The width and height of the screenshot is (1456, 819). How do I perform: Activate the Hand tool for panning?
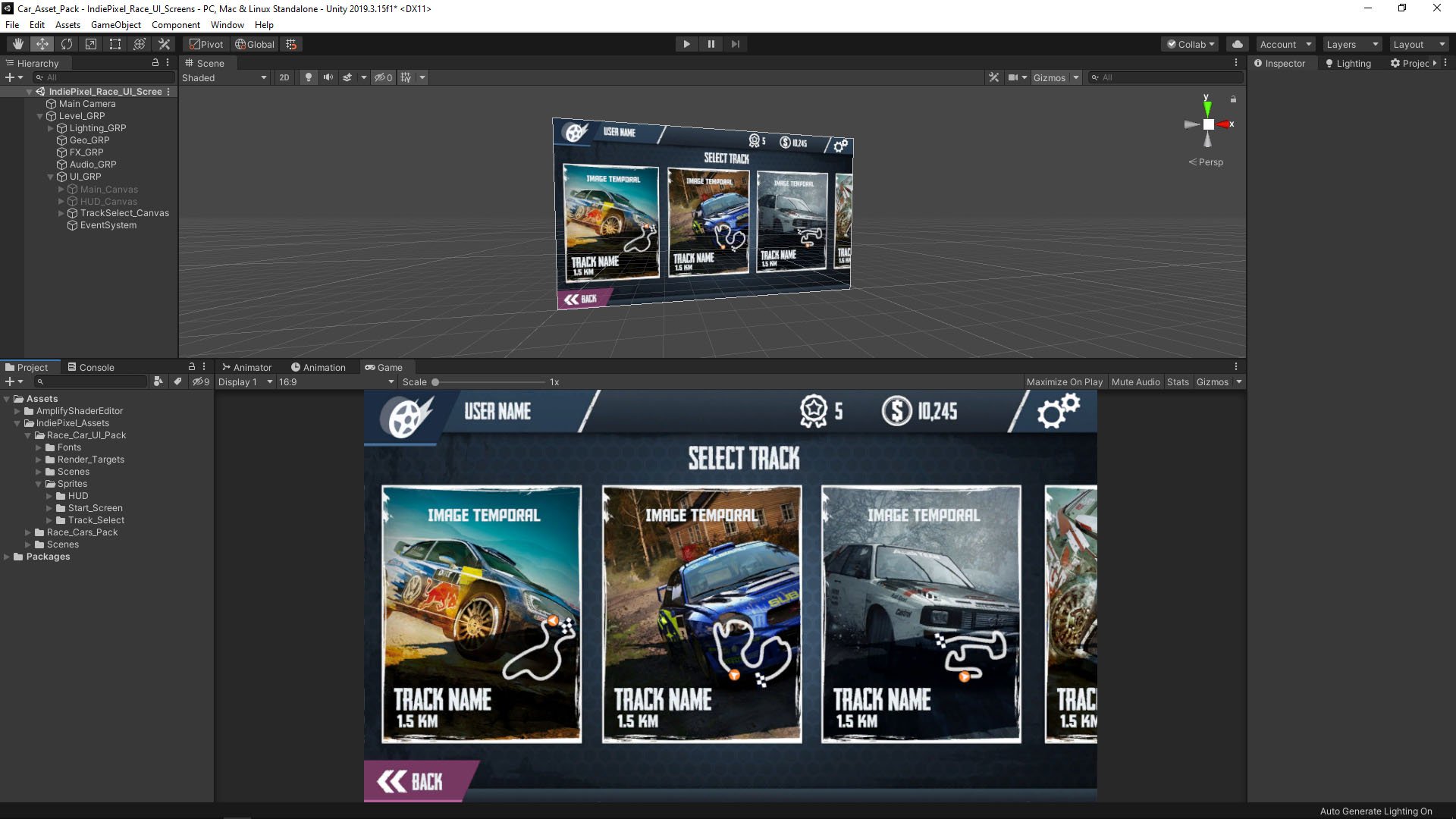17,44
